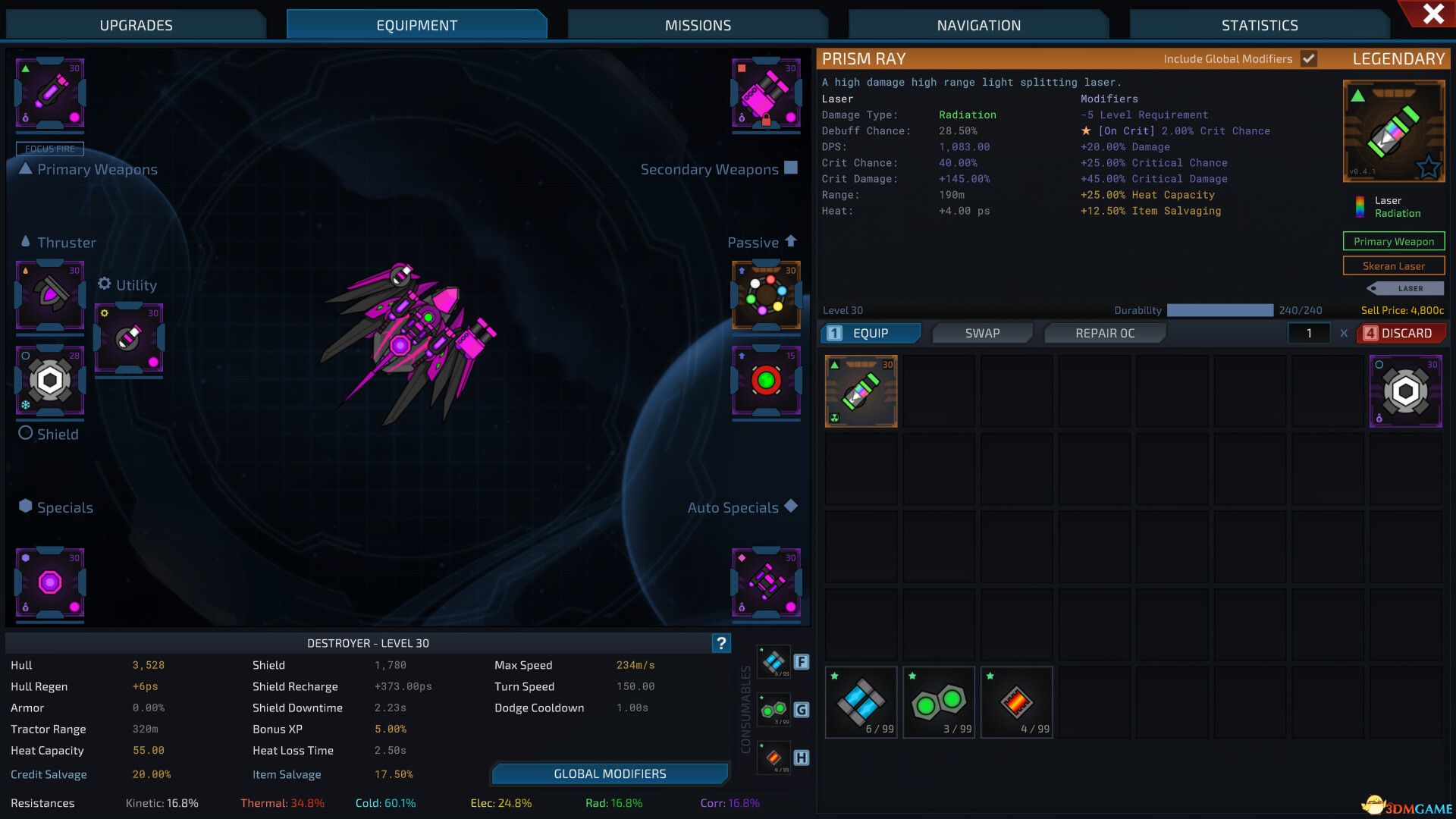Select the equipped thruster slot

tap(50, 295)
